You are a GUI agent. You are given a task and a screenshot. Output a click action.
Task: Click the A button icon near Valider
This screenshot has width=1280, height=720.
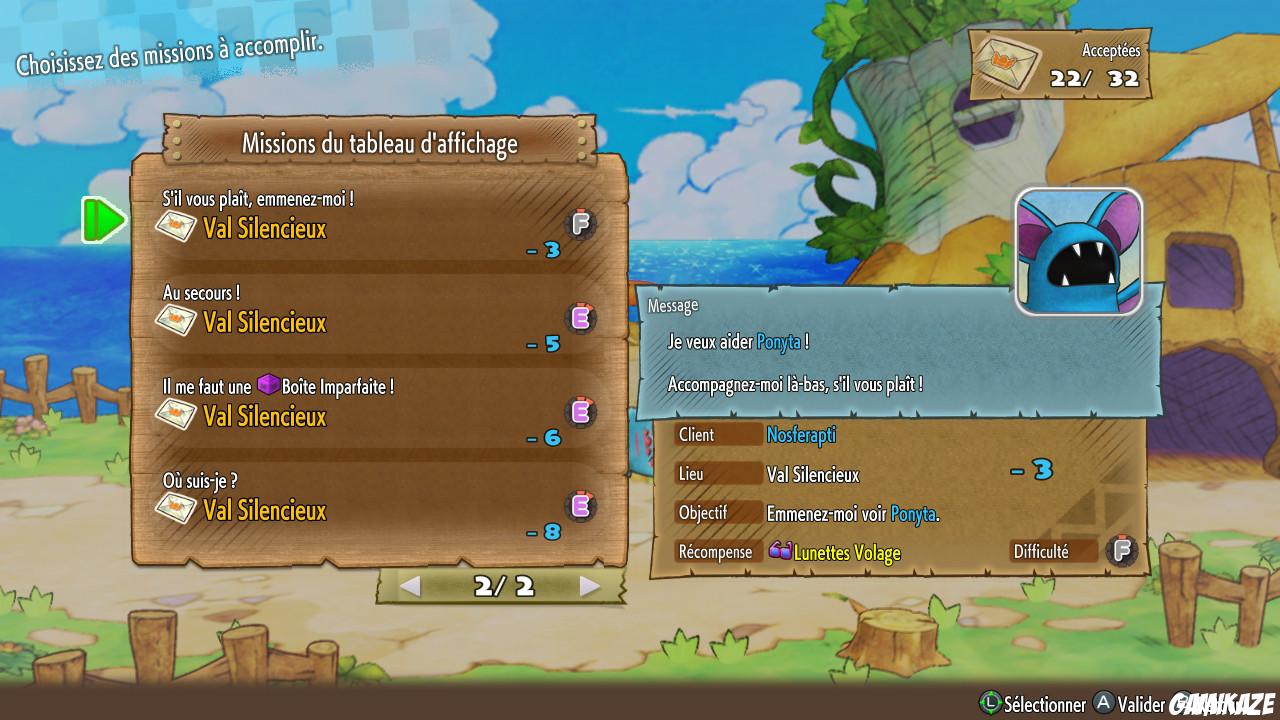click(1103, 705)
